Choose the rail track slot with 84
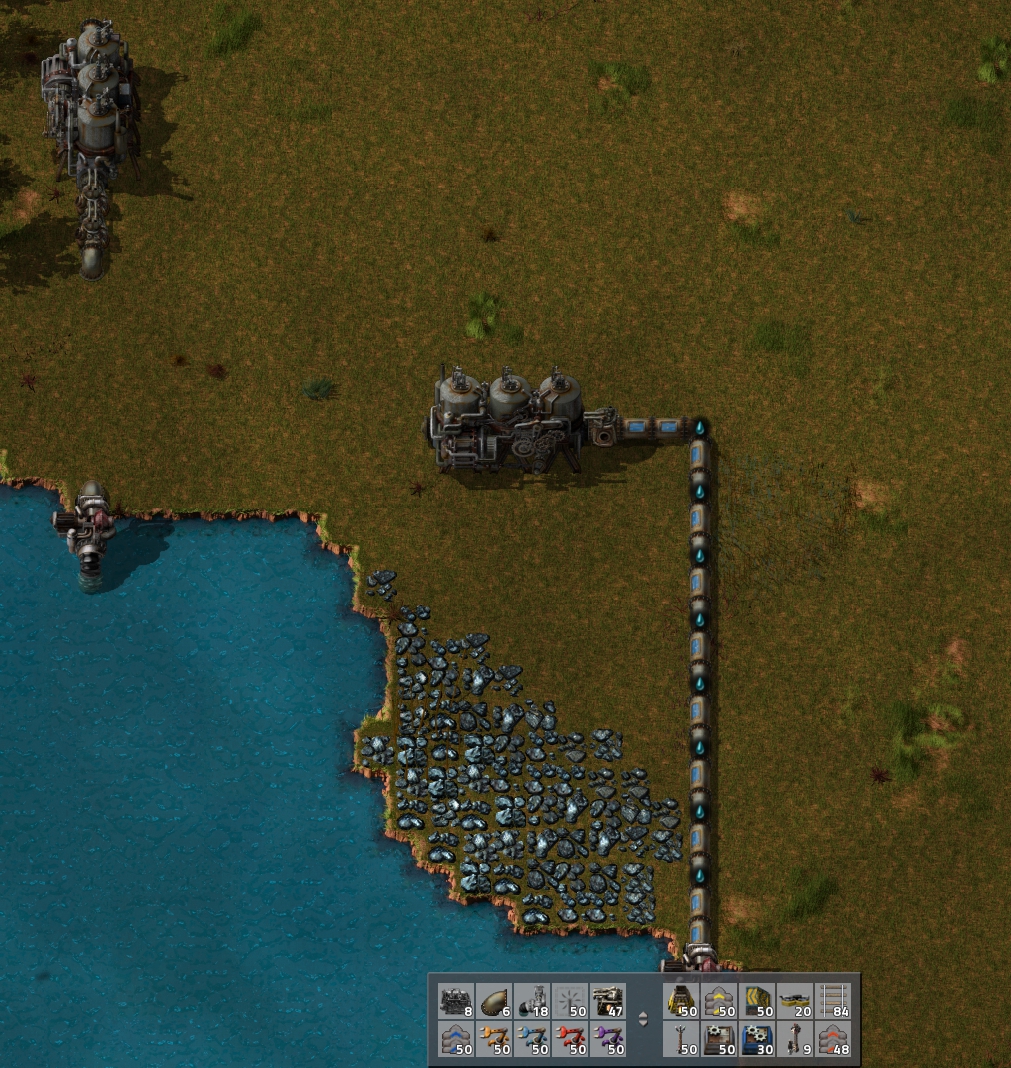The width and height of the screenshot is (1011, 1068). click(x=833, y=1000)
